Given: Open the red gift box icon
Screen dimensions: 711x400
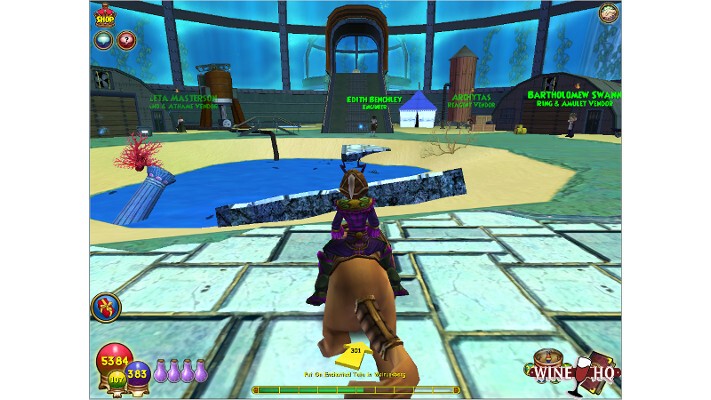Looking at the screenshot, I should click(105, 306).
